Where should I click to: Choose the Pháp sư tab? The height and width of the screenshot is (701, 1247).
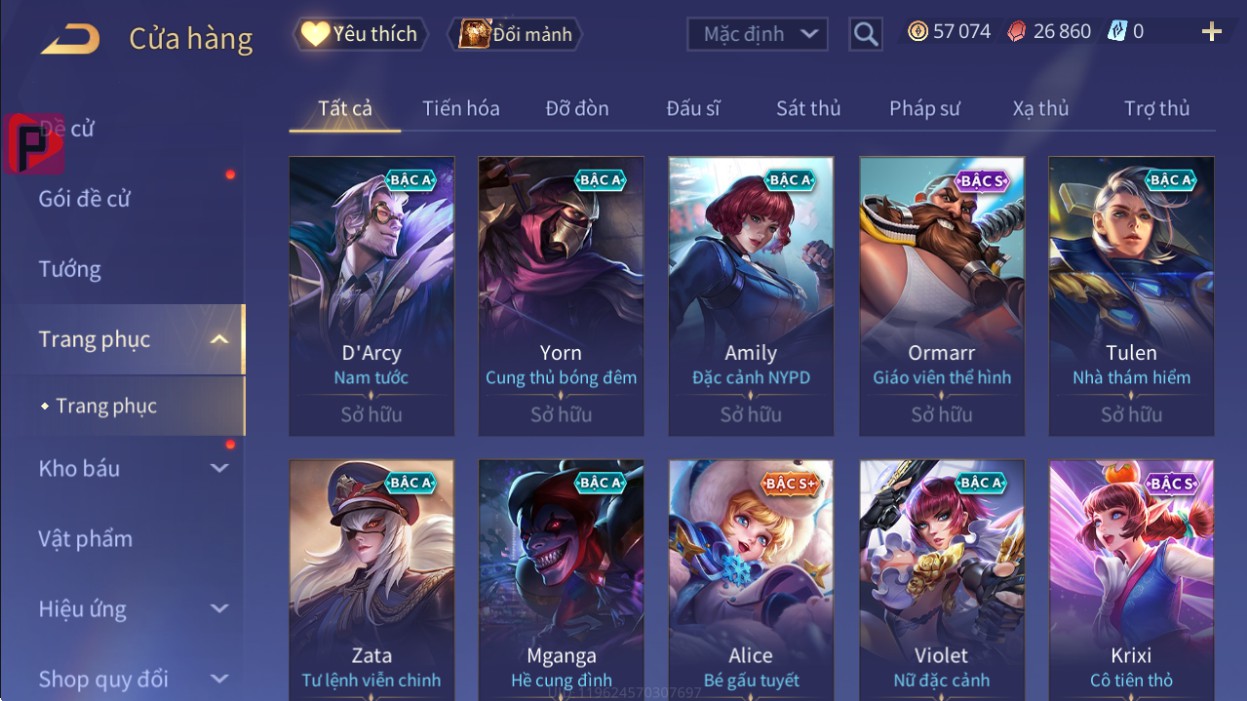click(x=924, y=108)
